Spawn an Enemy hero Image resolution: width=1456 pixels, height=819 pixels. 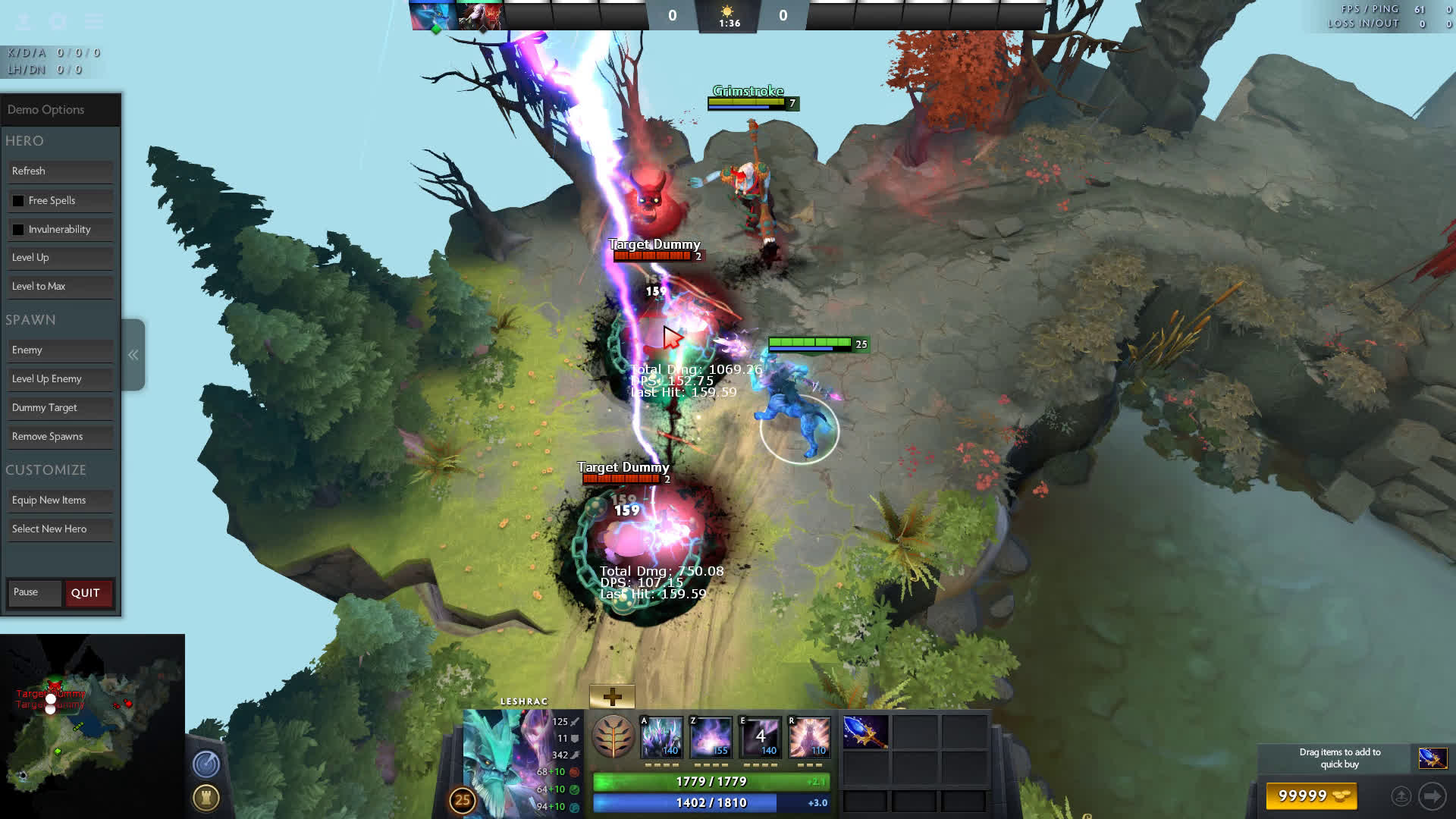(x=60, y=350)
